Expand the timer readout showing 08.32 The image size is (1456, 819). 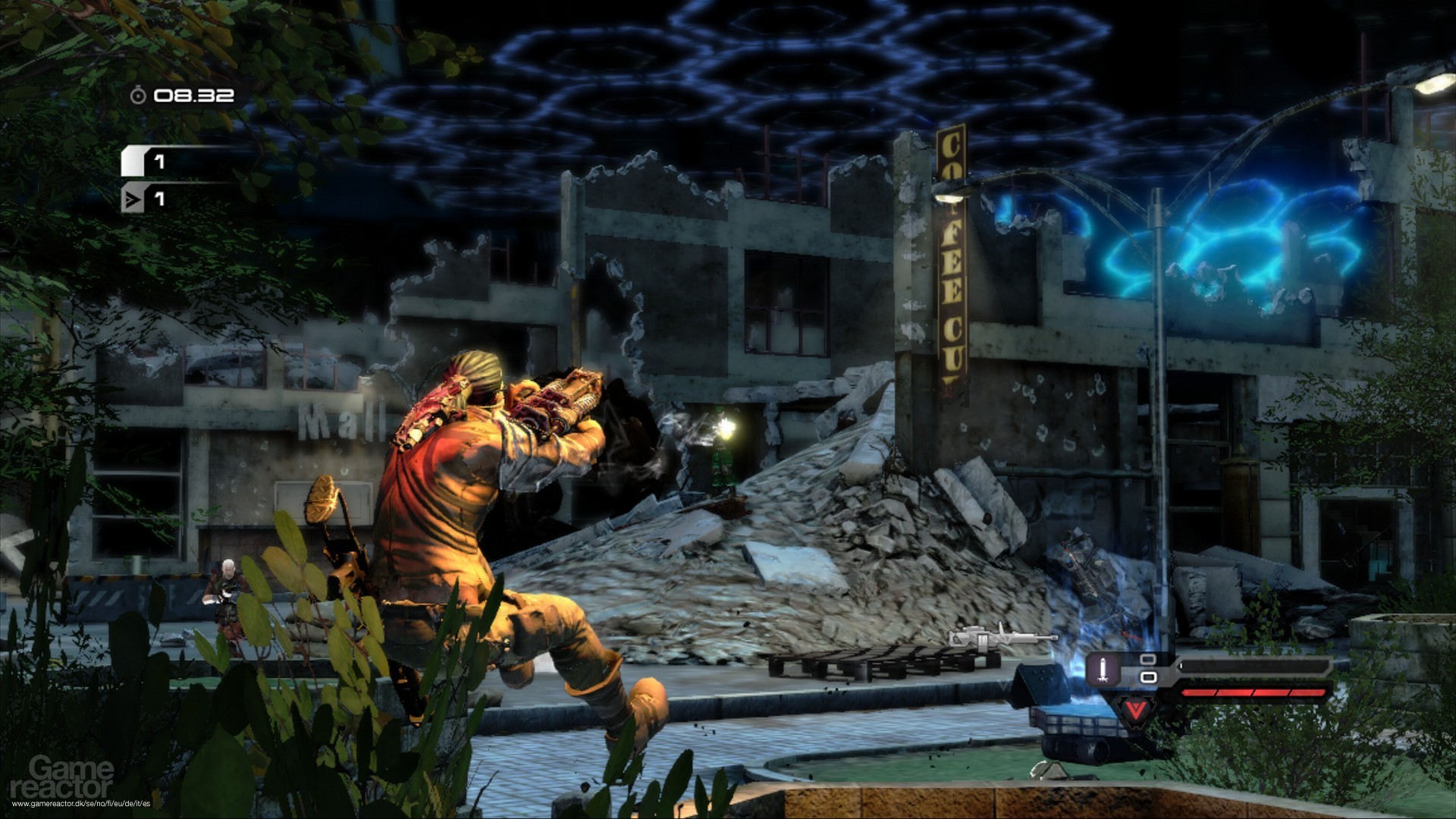(x=193, y=96)
